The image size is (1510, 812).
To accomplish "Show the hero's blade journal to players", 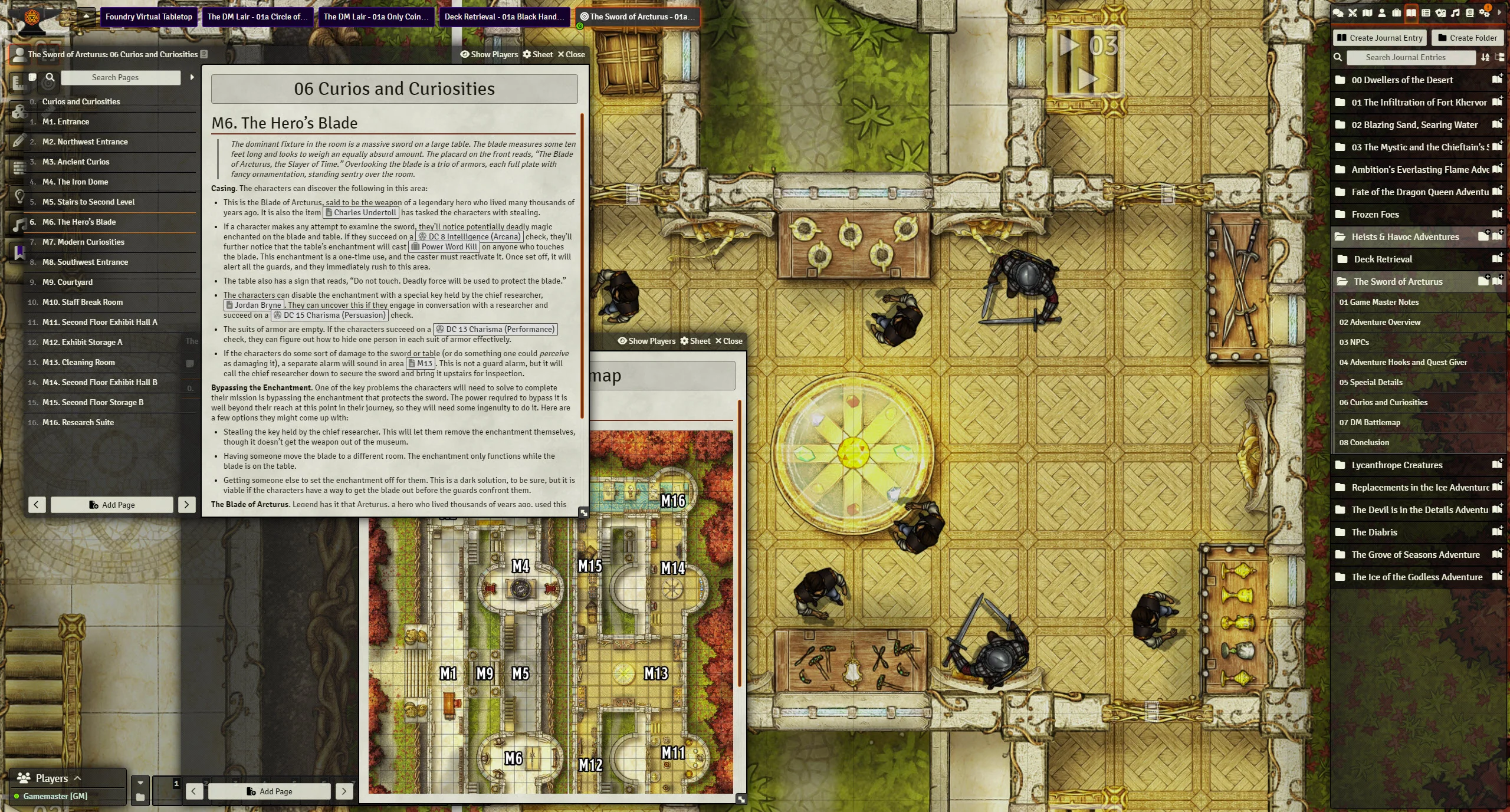I will 489,54.
